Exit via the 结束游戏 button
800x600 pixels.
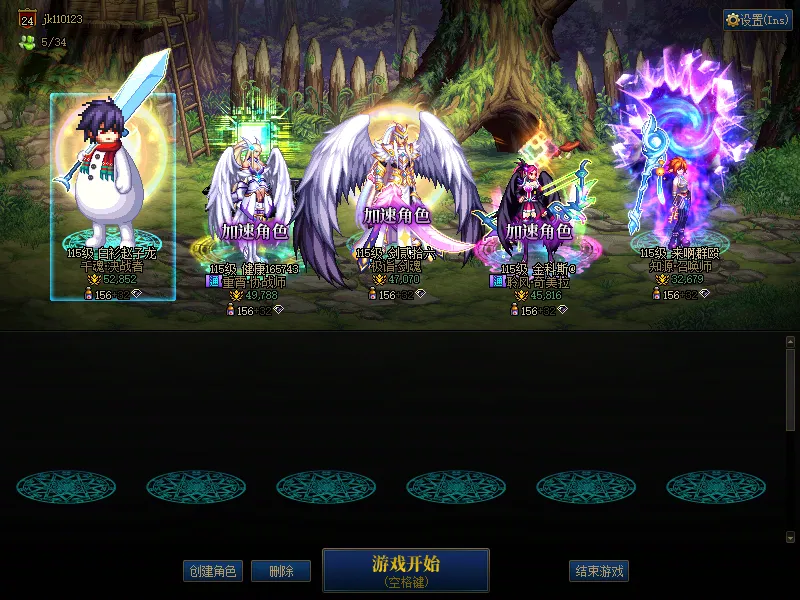[x=599, y=571]
